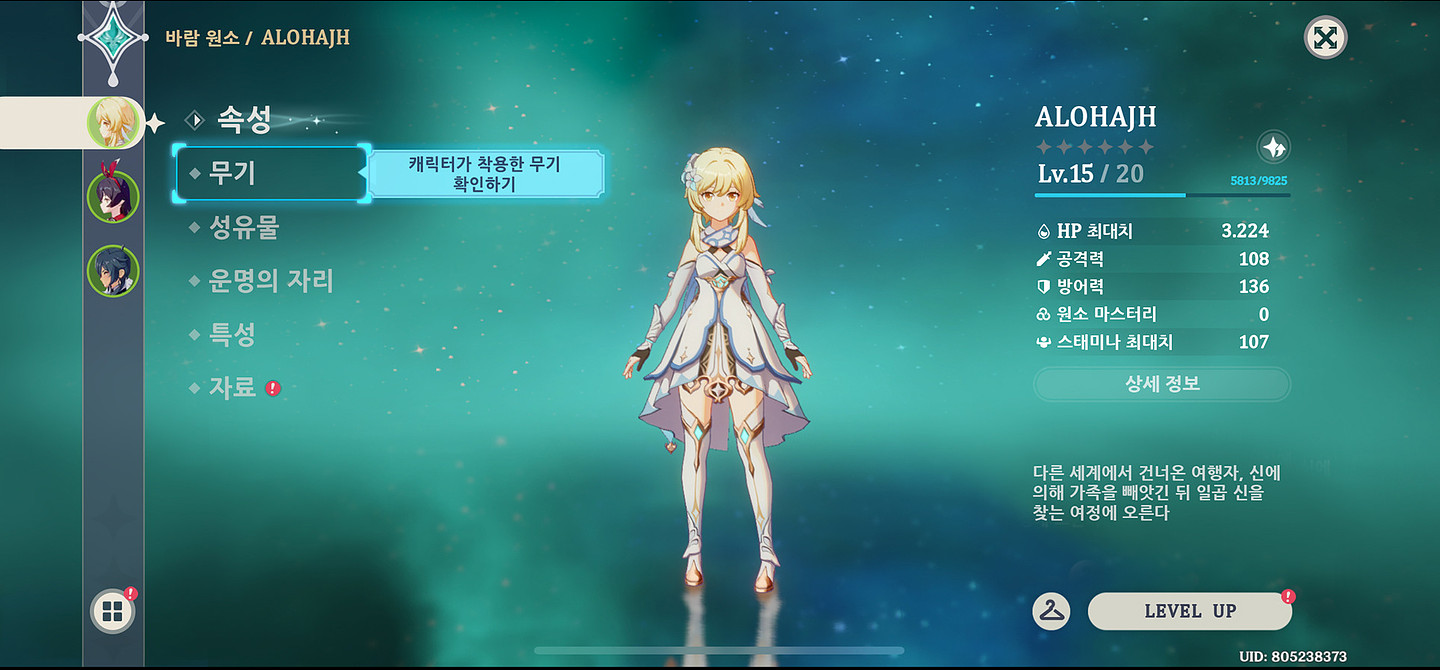The width and height of the screenshot is (1440, 670).
Task: Open 상세 정보 detailed stats
Action: [x=1161, y=384]
